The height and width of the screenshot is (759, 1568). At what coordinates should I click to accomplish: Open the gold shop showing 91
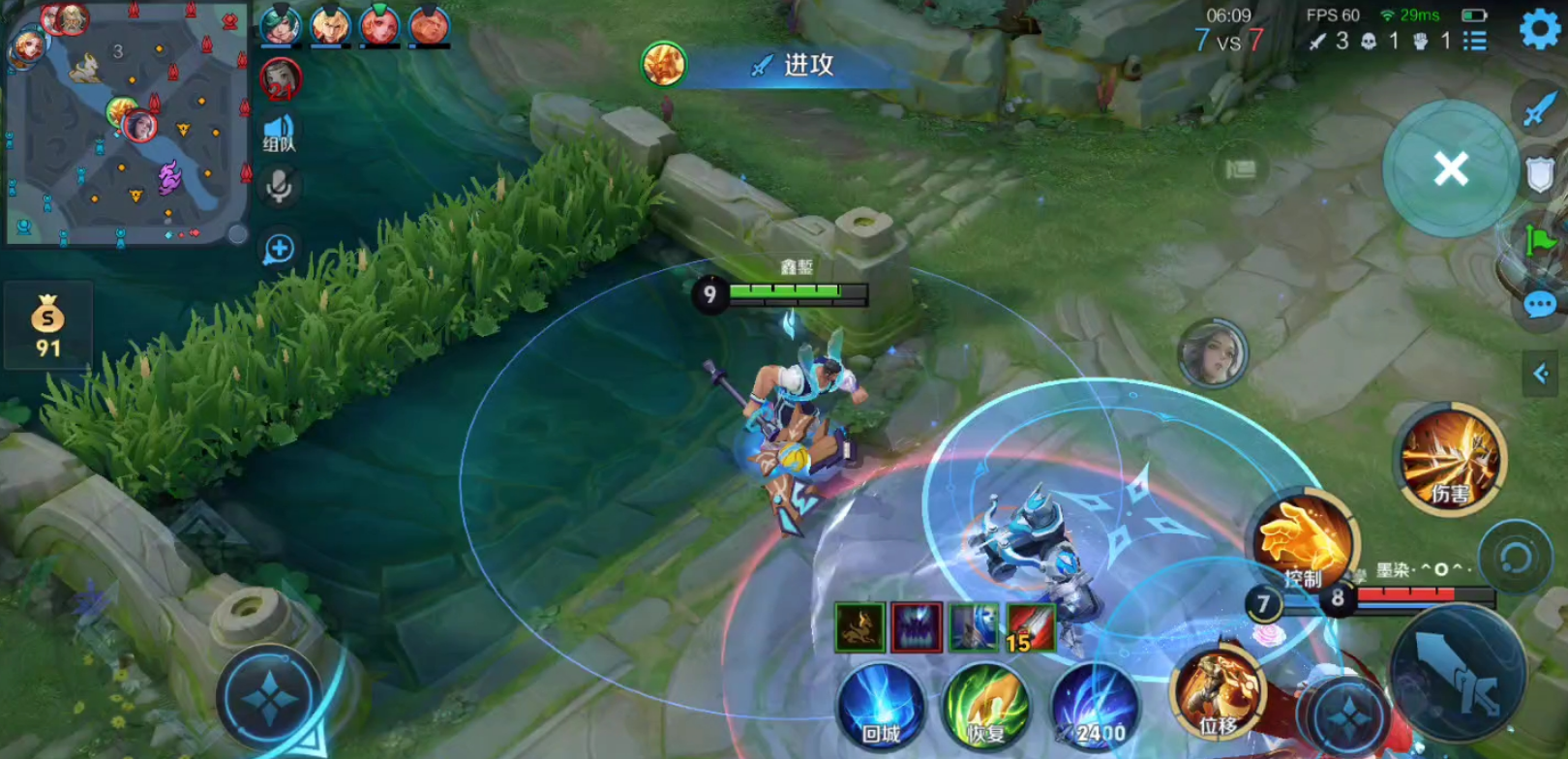pos(47,325)
